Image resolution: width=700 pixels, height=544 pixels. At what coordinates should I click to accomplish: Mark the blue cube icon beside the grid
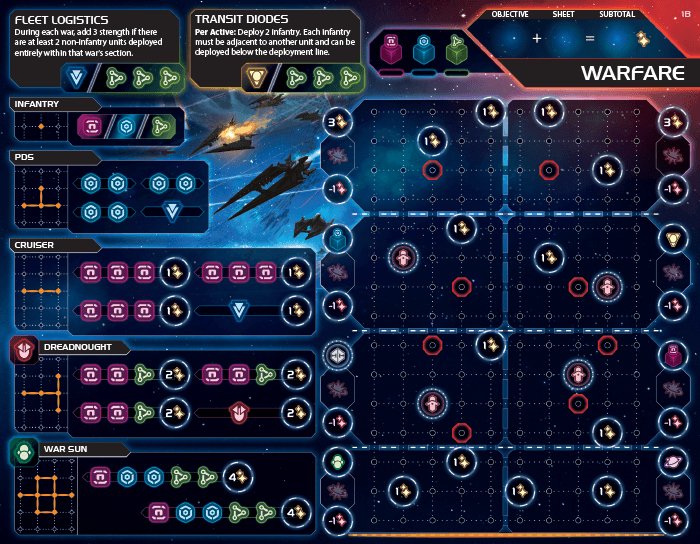click(338, 240)
